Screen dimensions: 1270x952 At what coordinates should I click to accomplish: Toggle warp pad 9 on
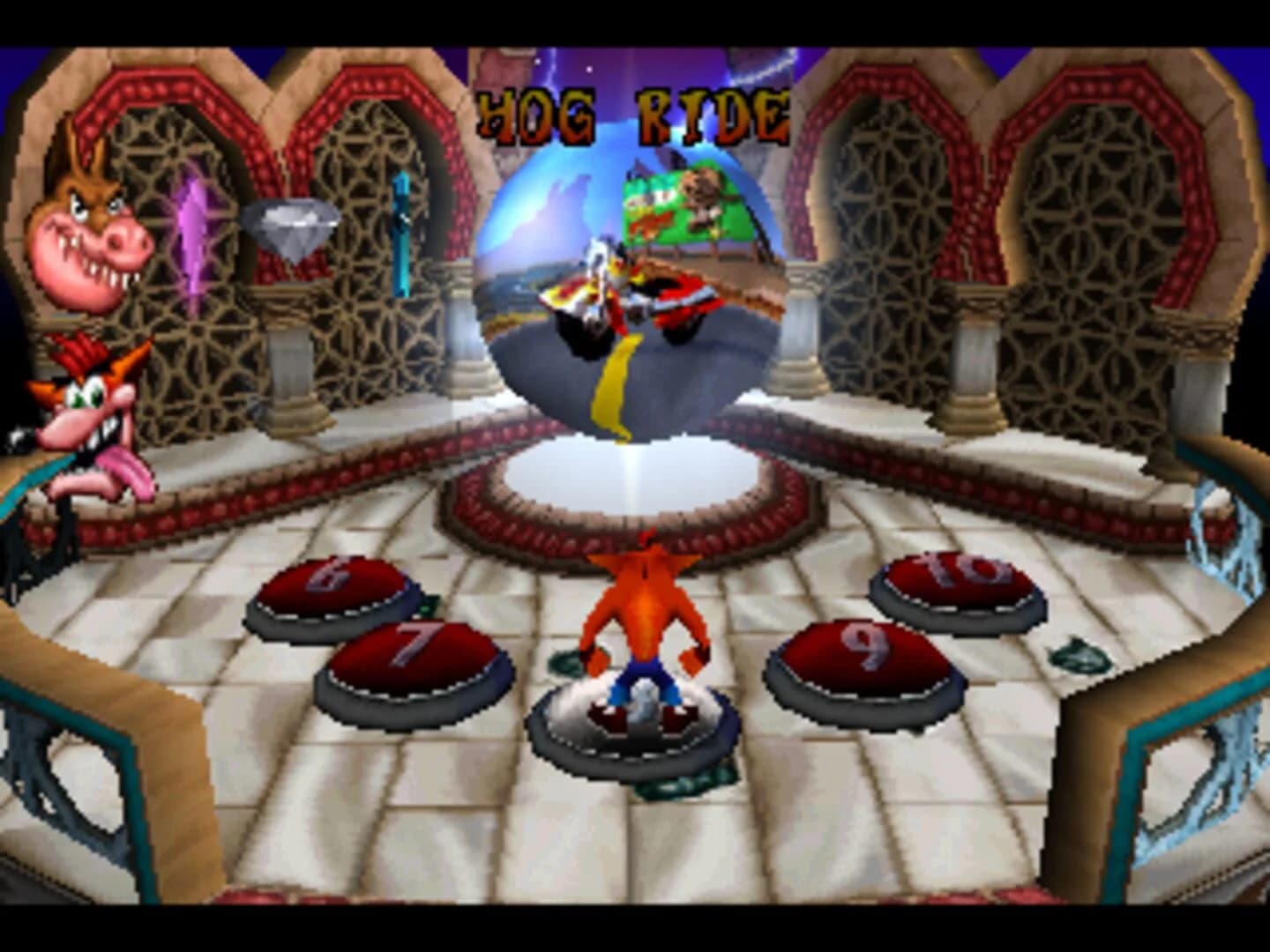coord(860,652)
